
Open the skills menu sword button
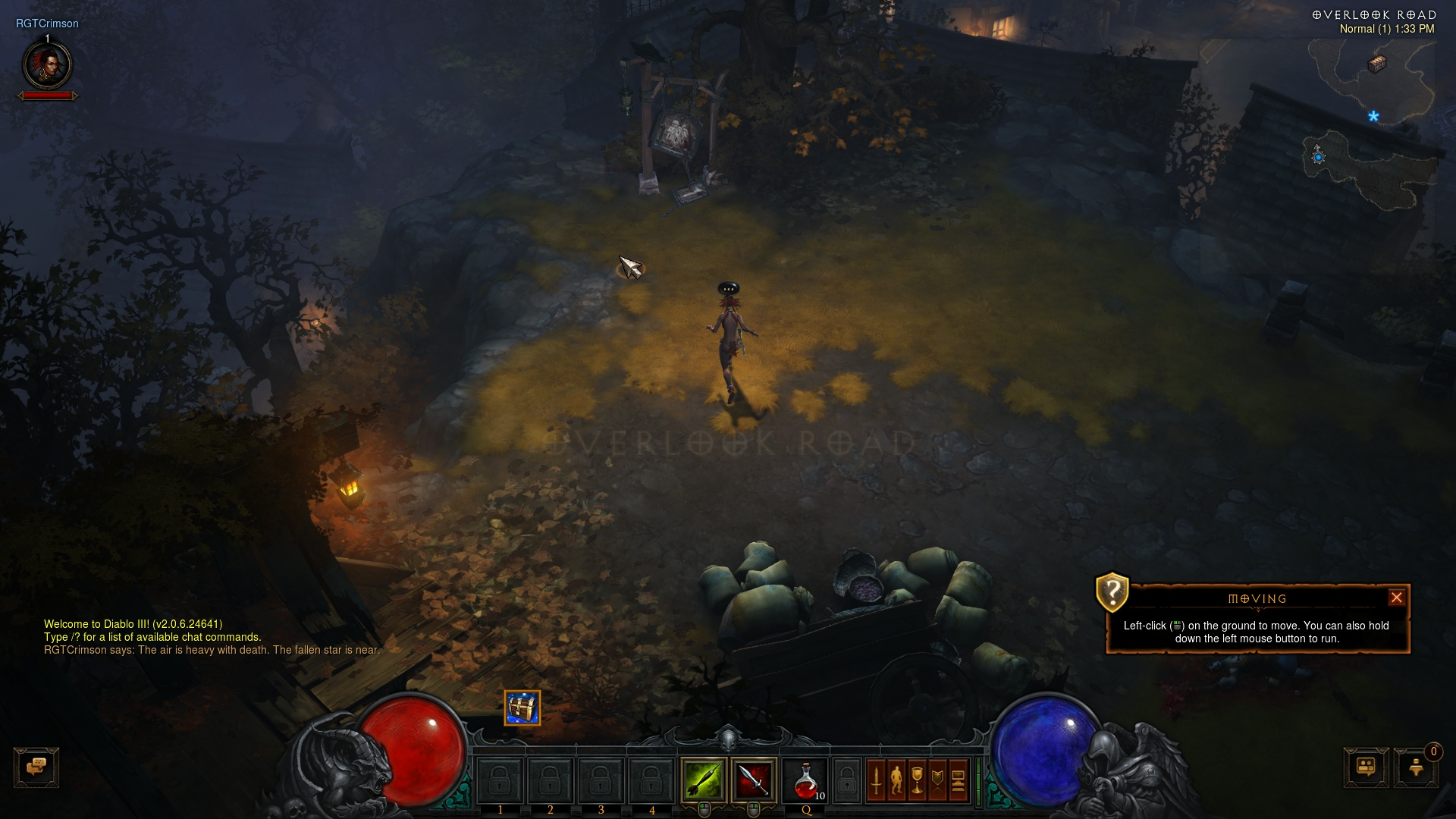pos(876,780)
